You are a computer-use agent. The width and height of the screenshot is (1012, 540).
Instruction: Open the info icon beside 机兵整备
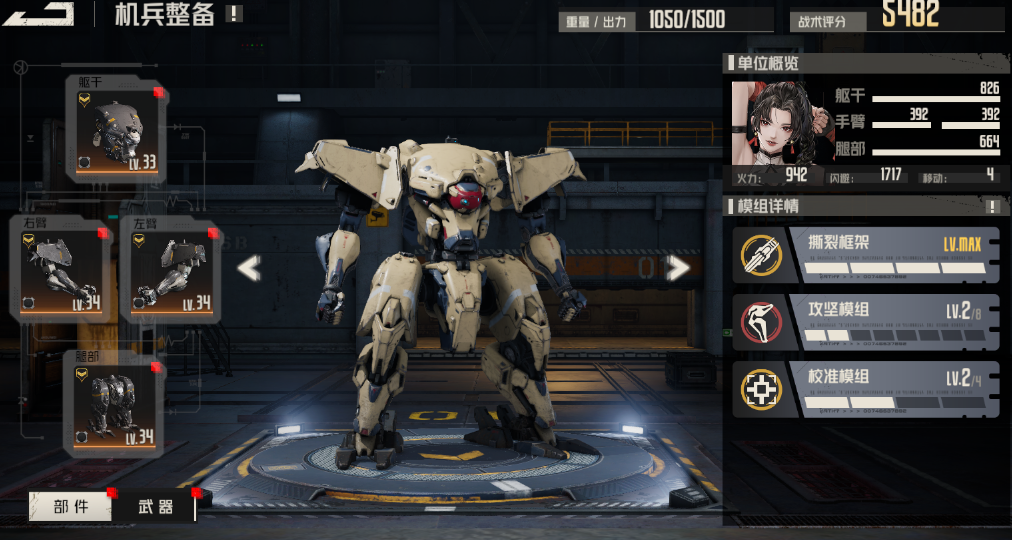(x=233, y=14)
